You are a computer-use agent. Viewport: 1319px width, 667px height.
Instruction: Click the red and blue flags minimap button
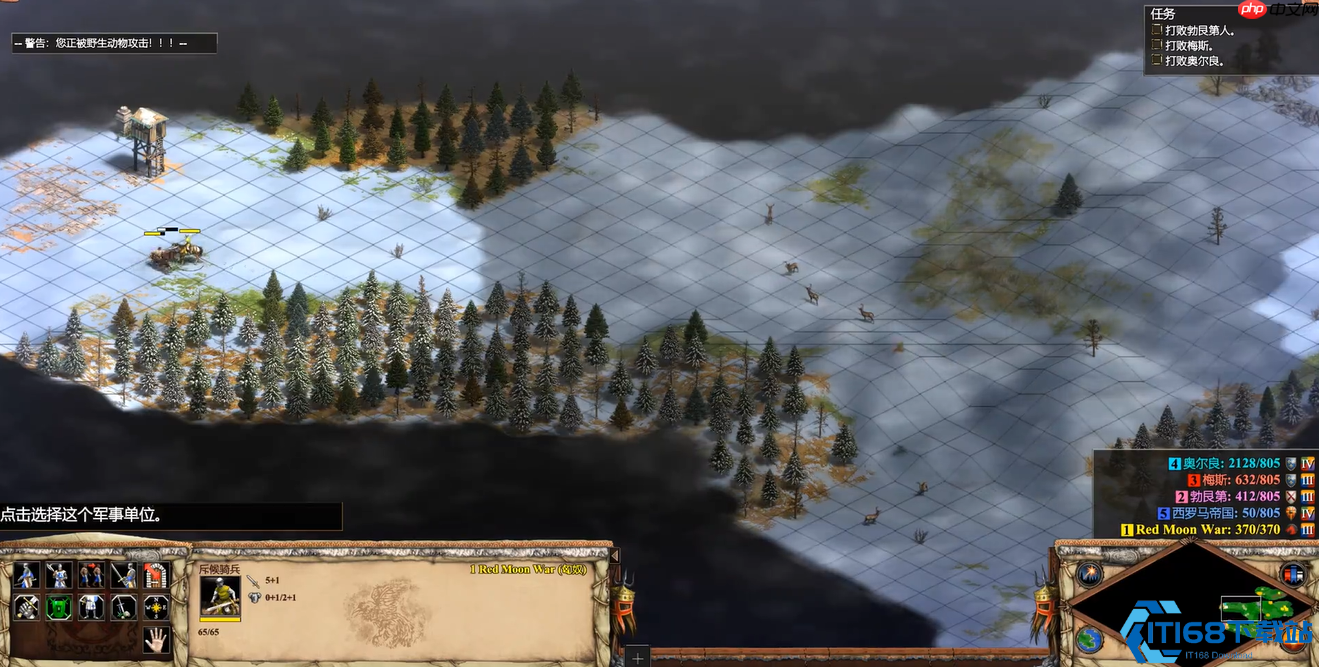(1293, 574)
